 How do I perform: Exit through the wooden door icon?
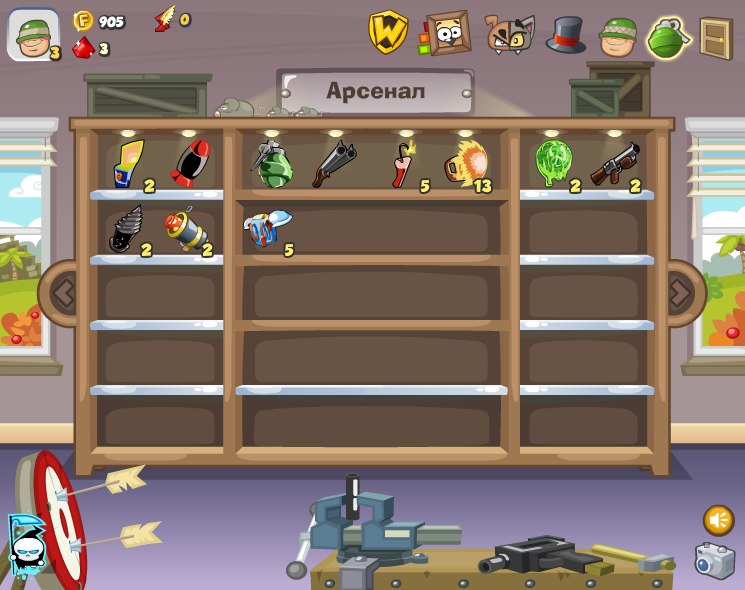[715, 38]
